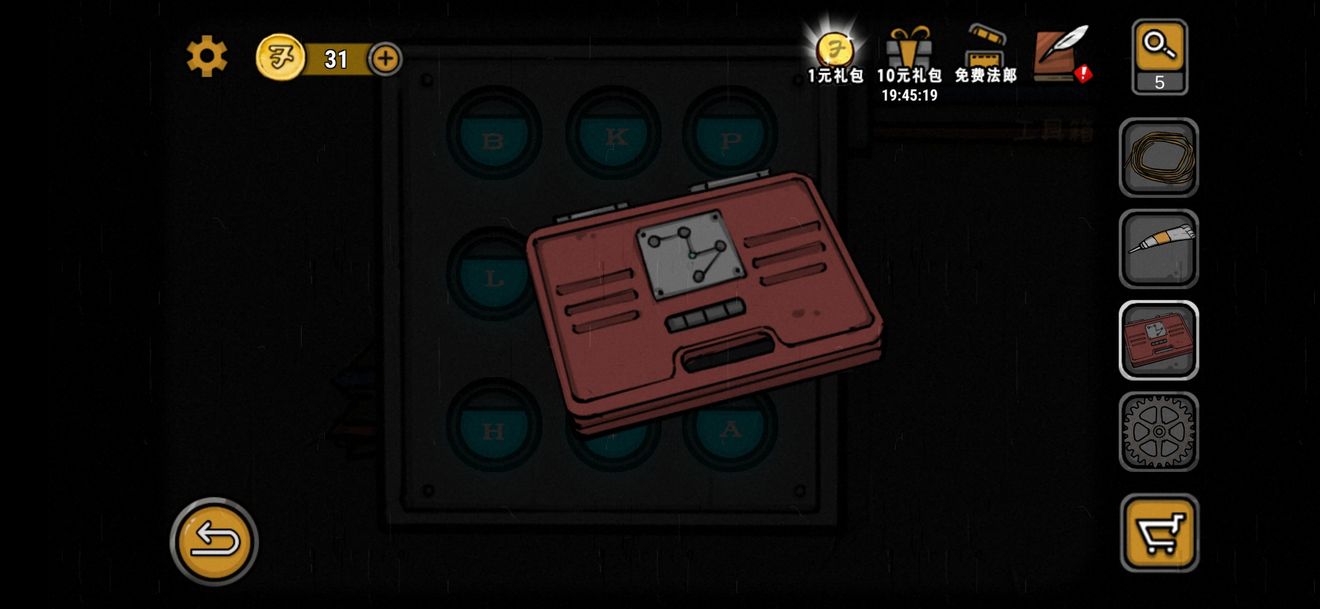
Task: Open the quill journal book
Action: pyautogui.click(x=1060, y=54)
